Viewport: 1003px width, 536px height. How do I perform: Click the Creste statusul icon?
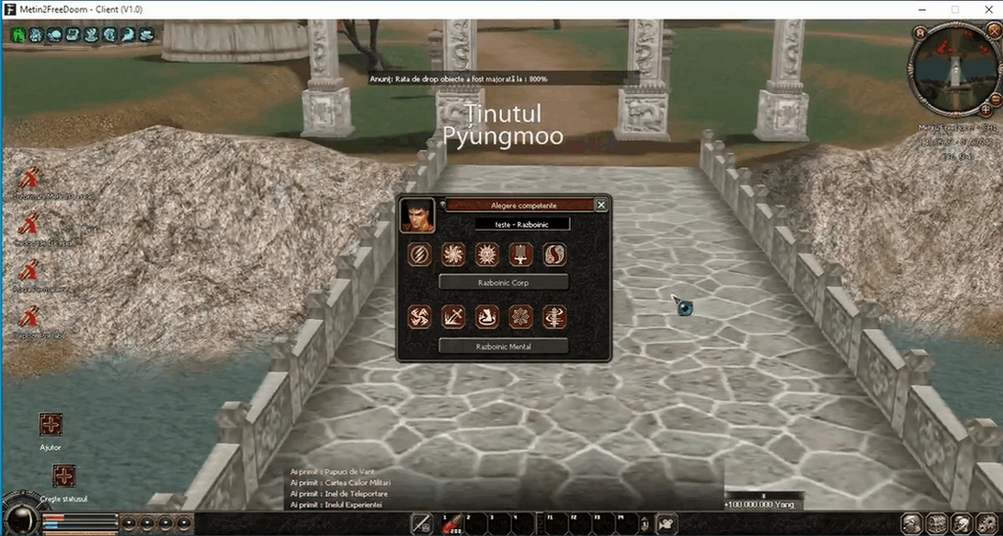[64, 476]
